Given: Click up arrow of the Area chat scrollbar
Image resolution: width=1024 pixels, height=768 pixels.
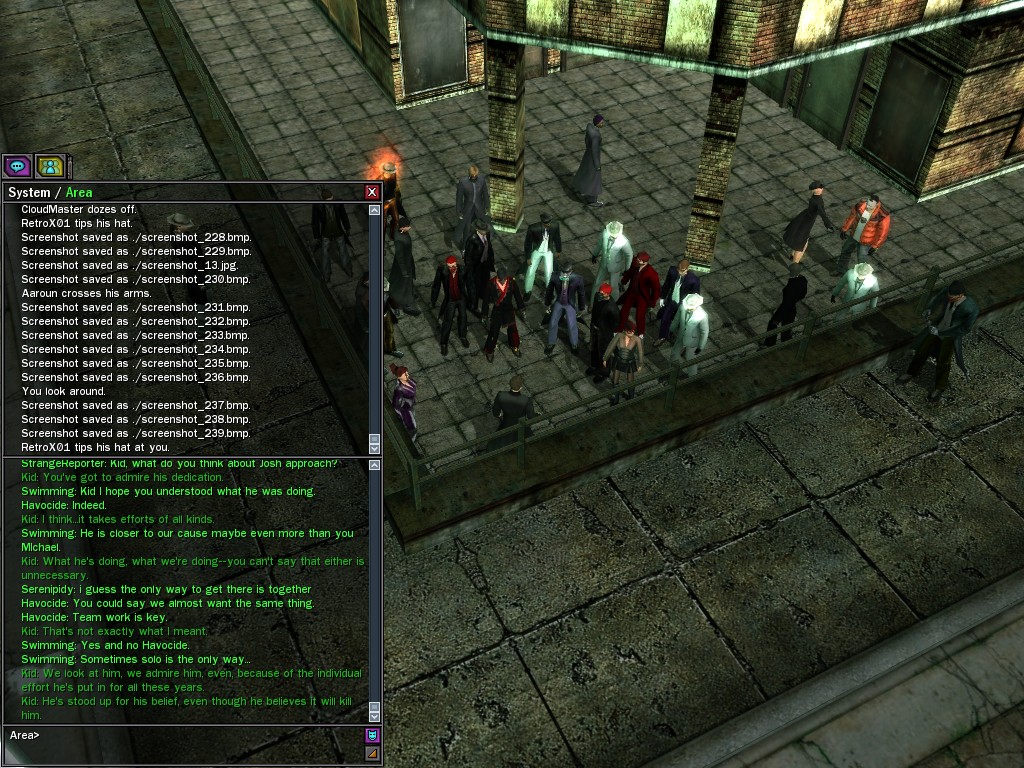Looking at the screenshot, I should click(375, 465).
